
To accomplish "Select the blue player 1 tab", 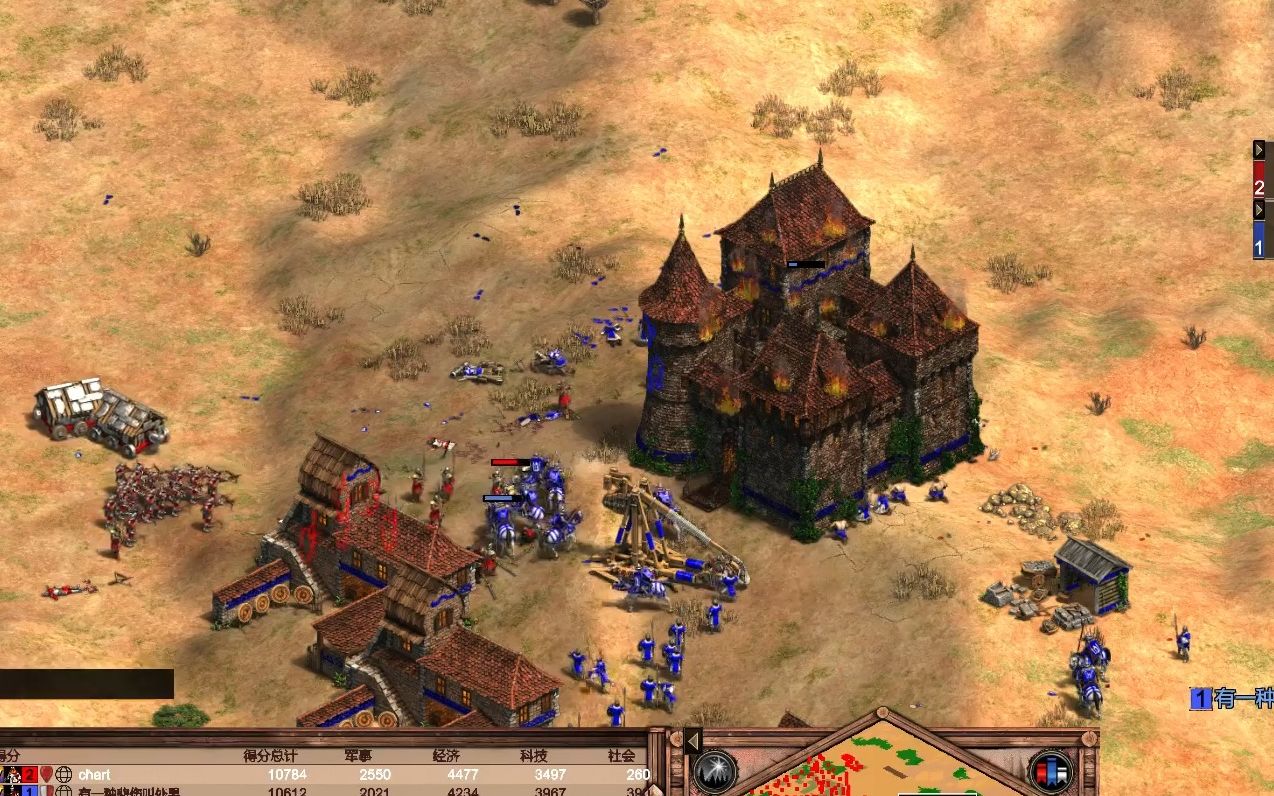I will pos(1259,243).
